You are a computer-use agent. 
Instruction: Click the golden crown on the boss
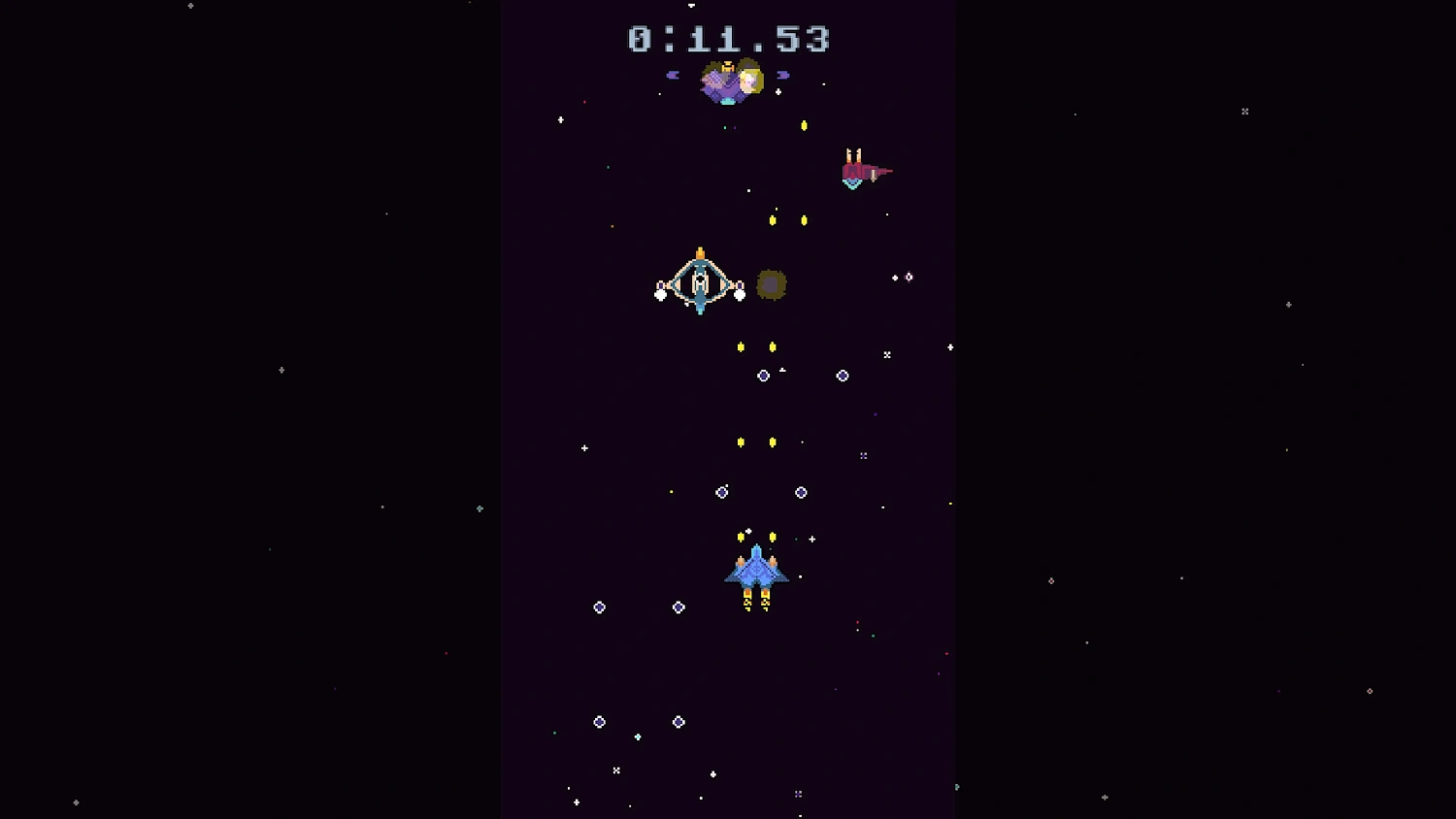click(728, 66)
